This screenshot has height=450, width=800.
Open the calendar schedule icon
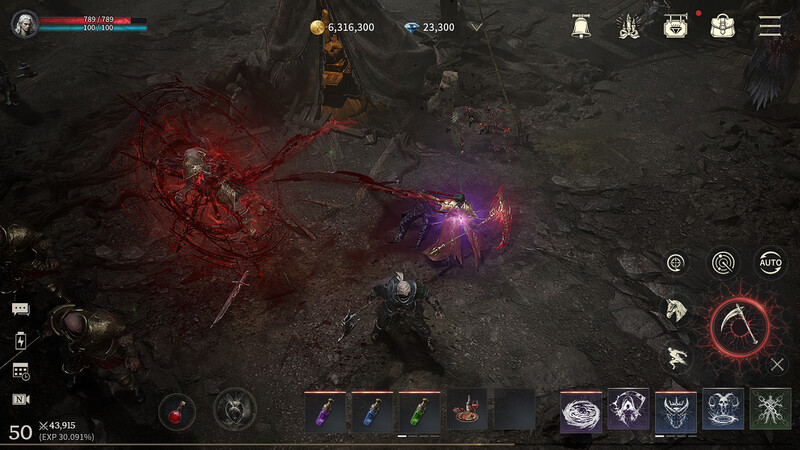[x=21, y=370]
